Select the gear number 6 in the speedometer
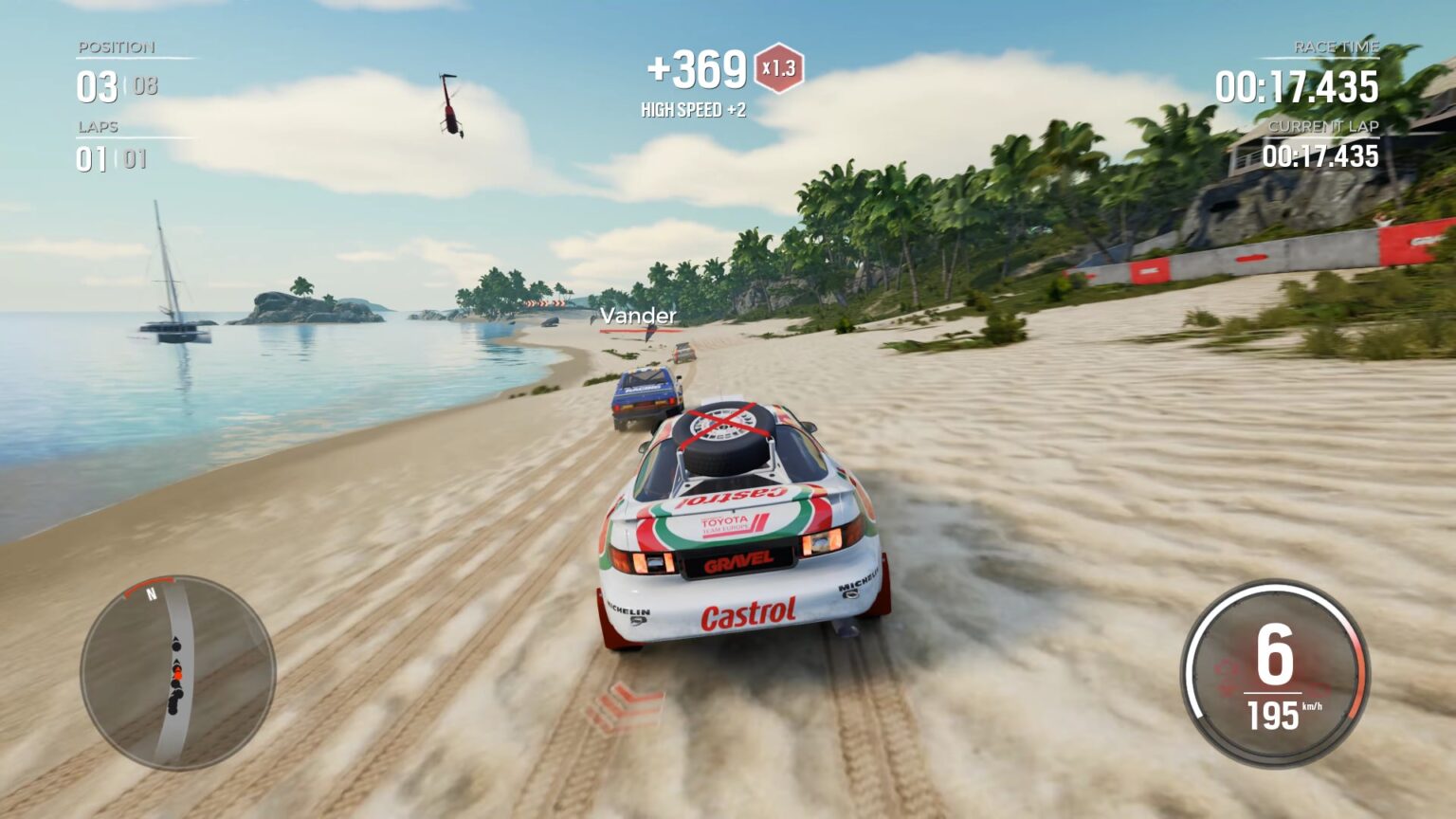The image size is (1456, 819). click(x=1275, y=654)
